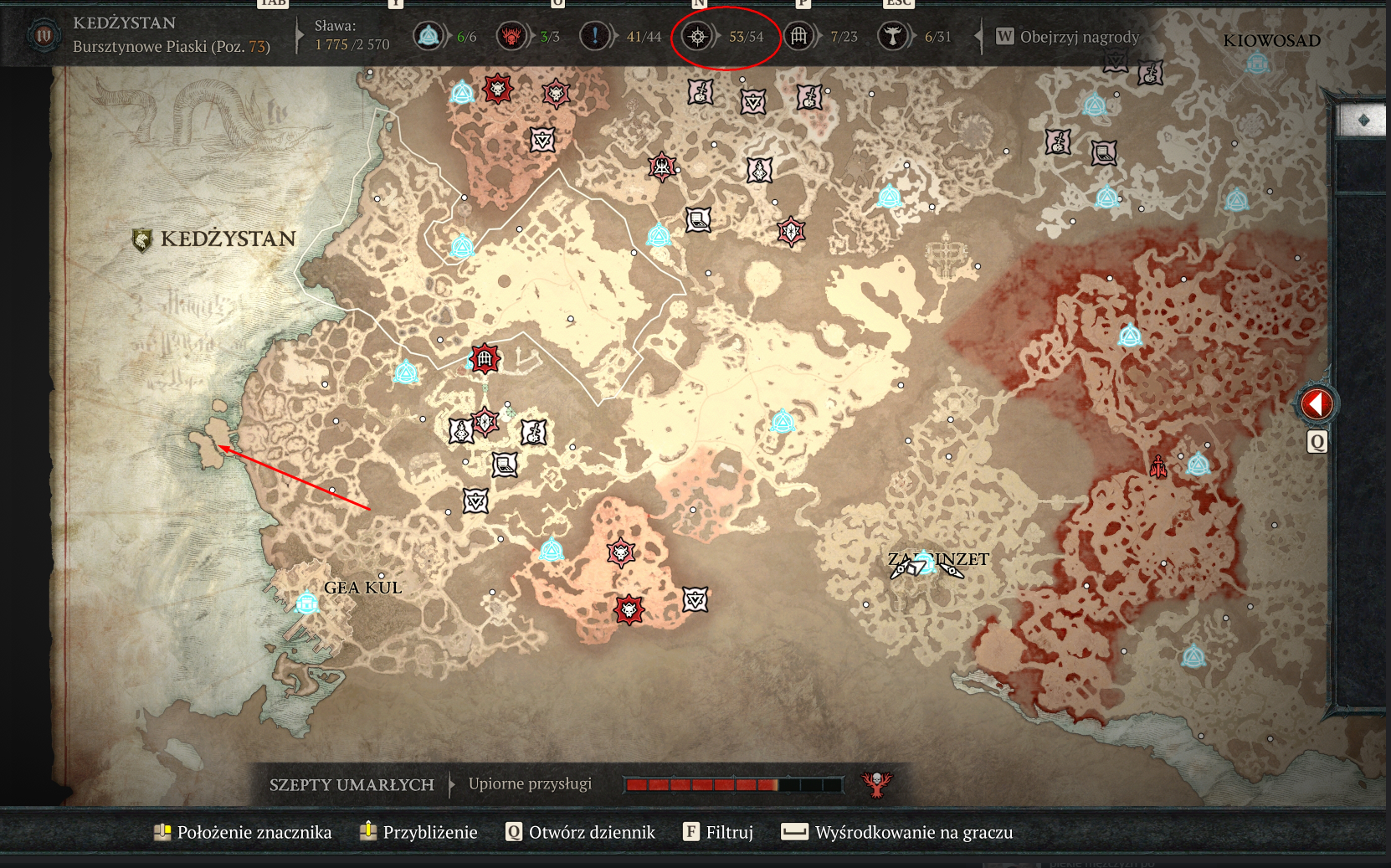Click the red dungeon gate map marker
Image resolution: width=1391 pixels, height=868 pixels.
point(485,359)
